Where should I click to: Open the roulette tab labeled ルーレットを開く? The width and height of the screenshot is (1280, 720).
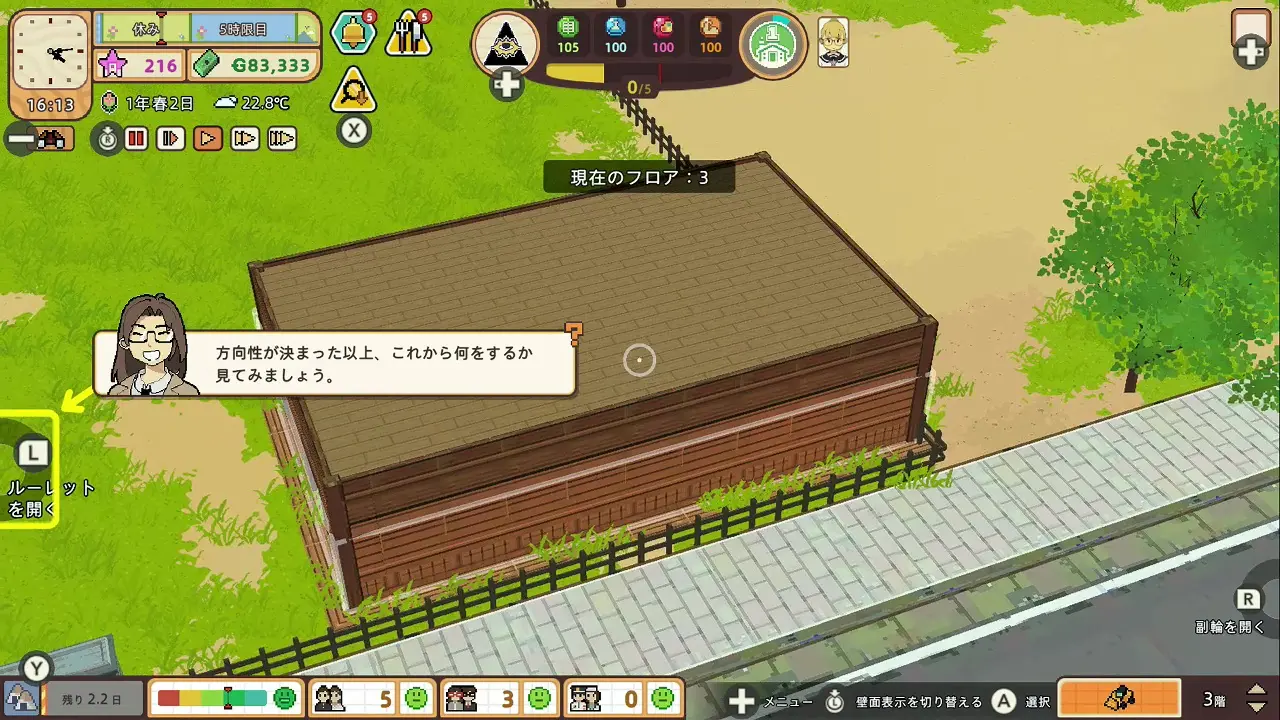32,470
